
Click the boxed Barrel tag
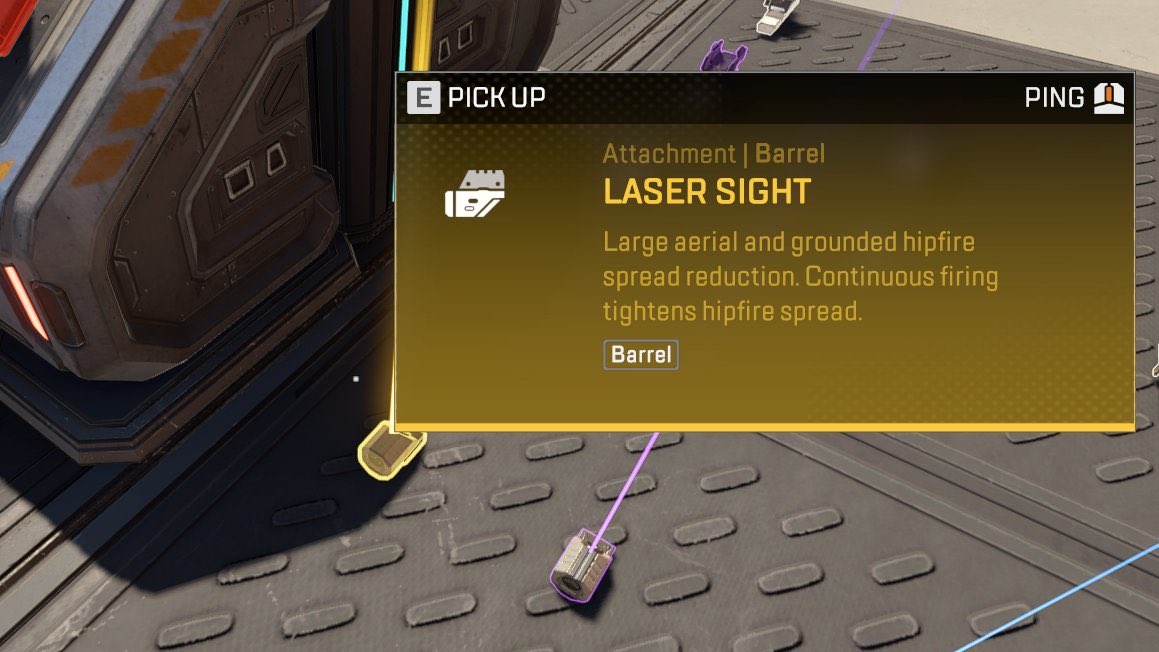(640, 355)
